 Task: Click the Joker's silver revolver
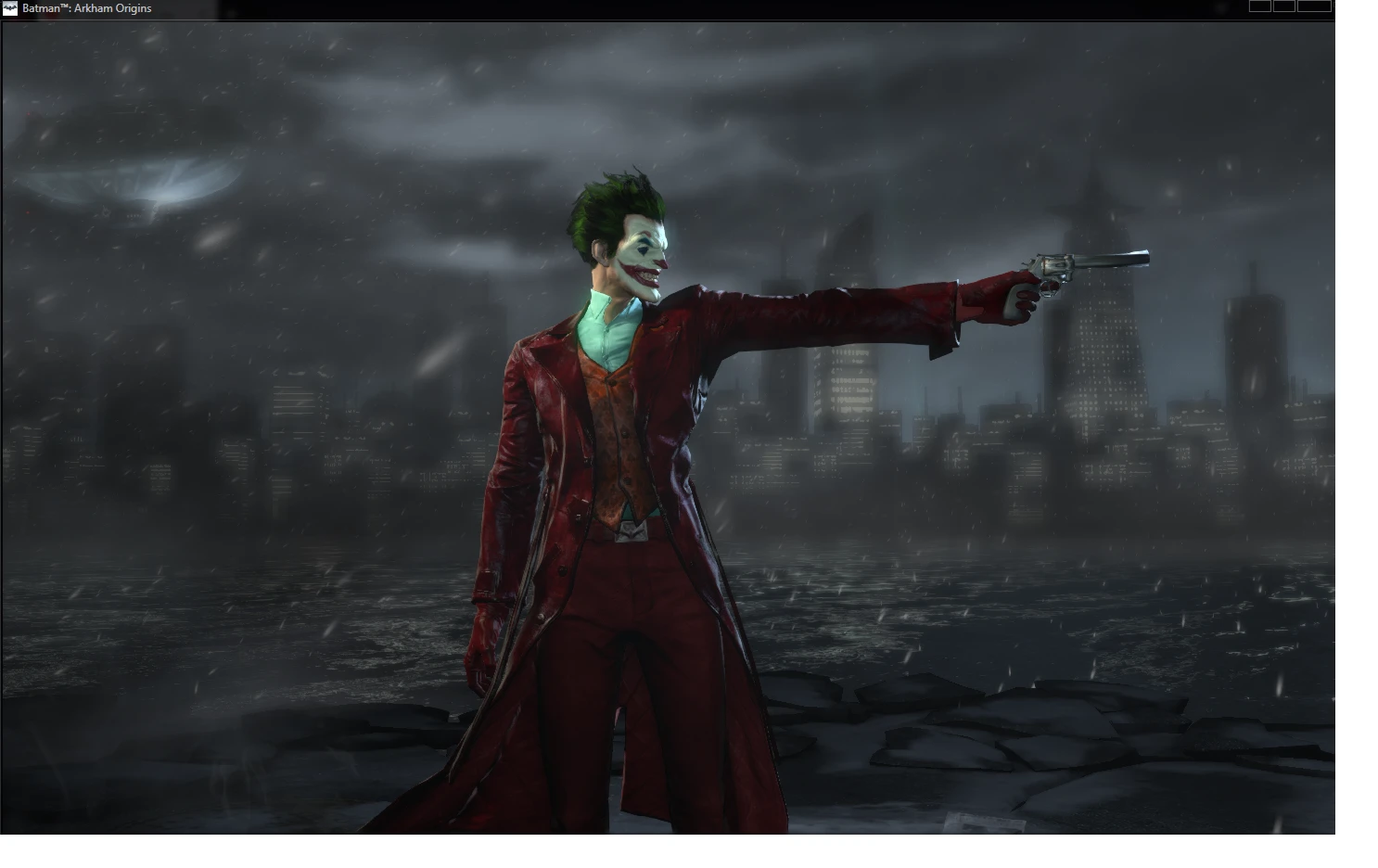[1080, 264]
